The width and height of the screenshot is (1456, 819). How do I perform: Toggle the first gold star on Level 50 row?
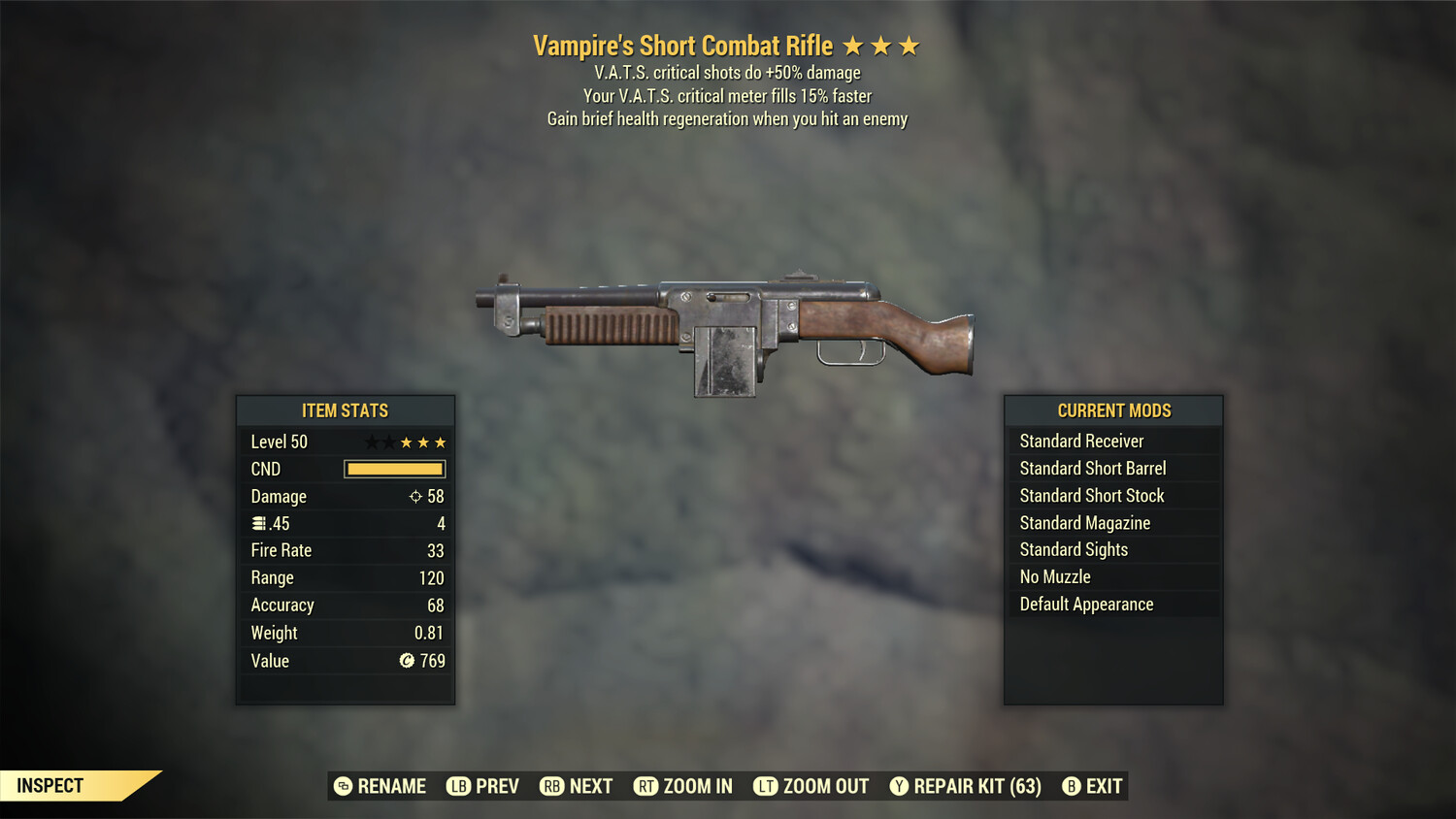click(406, 442)
